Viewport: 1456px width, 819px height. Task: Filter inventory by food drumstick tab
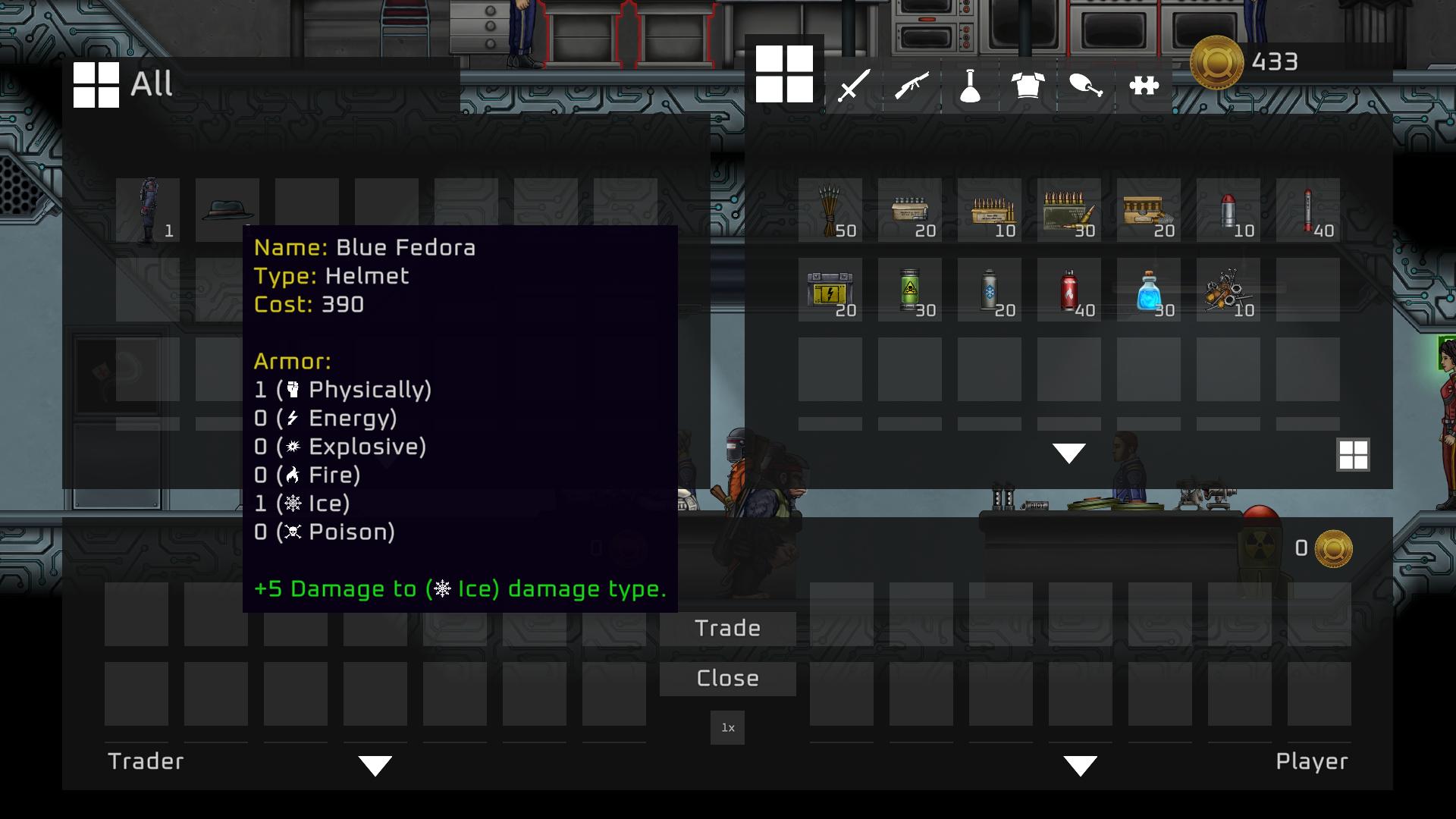pos(1086,85)
